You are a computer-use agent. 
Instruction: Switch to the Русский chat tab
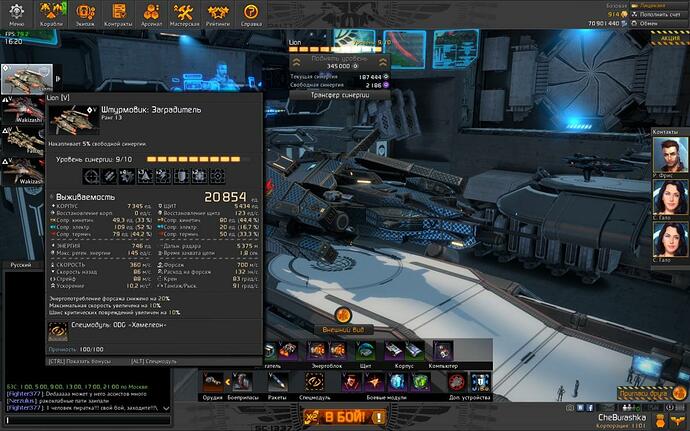coord(21,265)
